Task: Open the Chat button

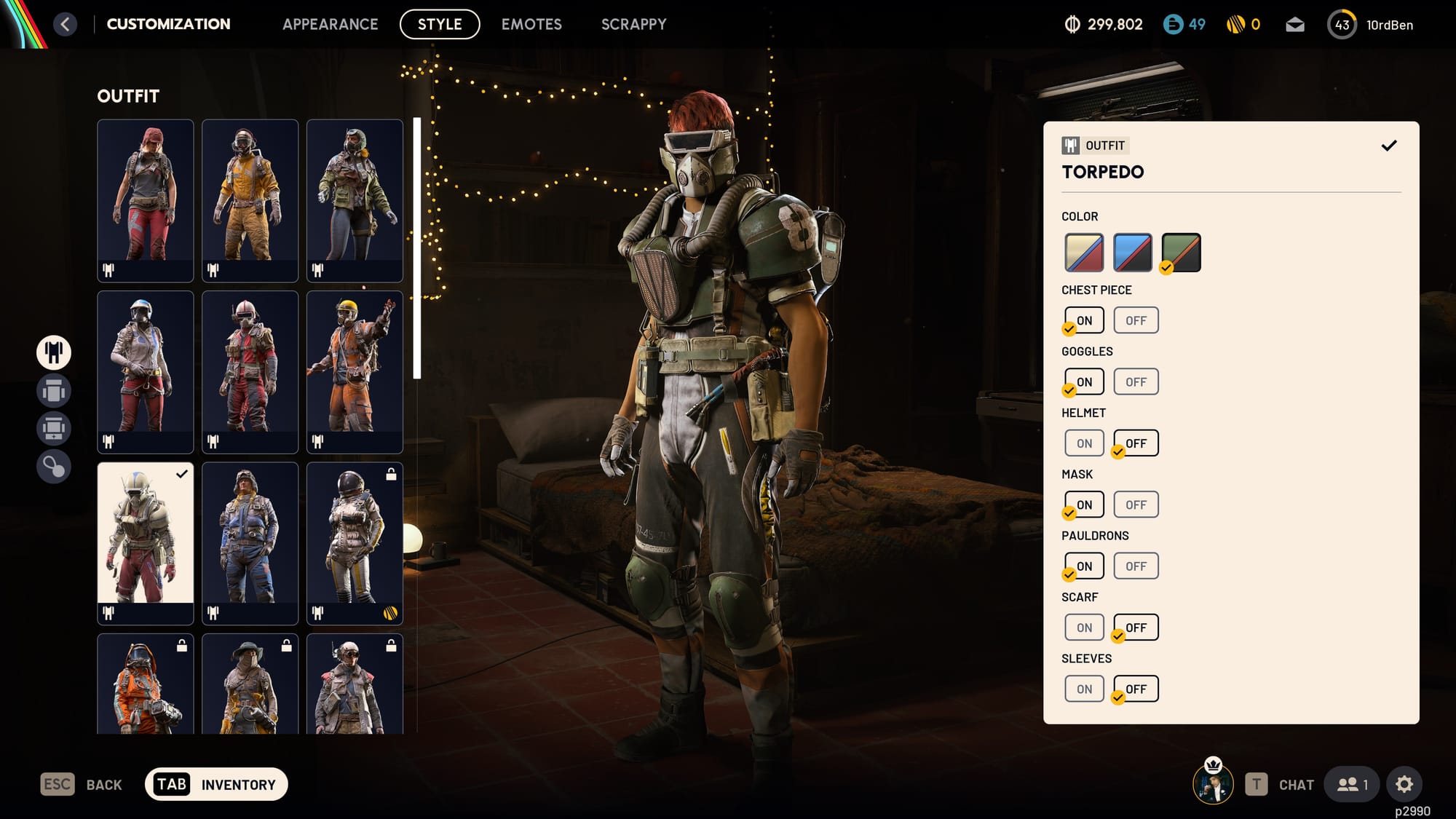Action: [1280, 784]
